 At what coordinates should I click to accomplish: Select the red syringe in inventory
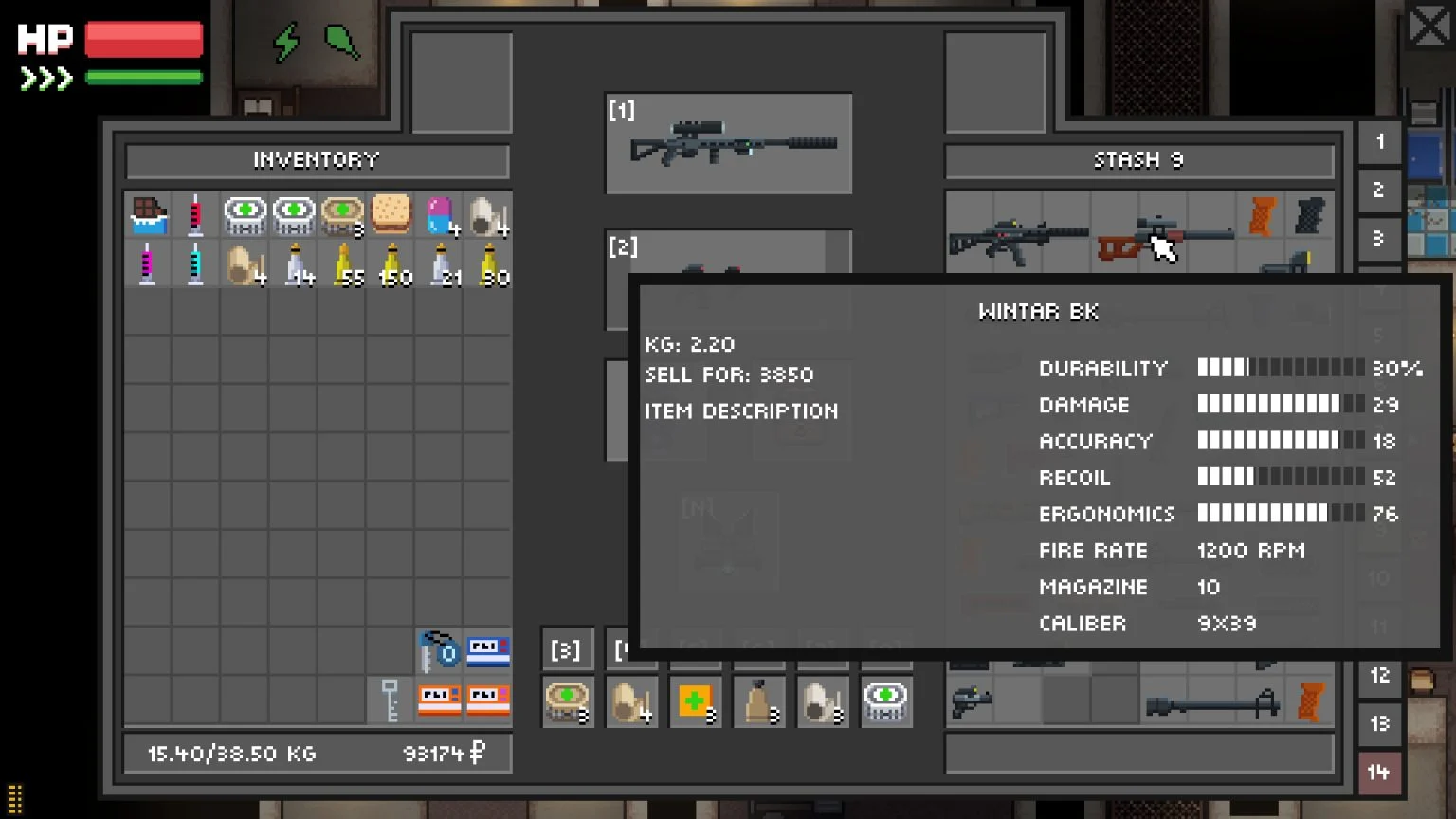[x=196, y=216]
